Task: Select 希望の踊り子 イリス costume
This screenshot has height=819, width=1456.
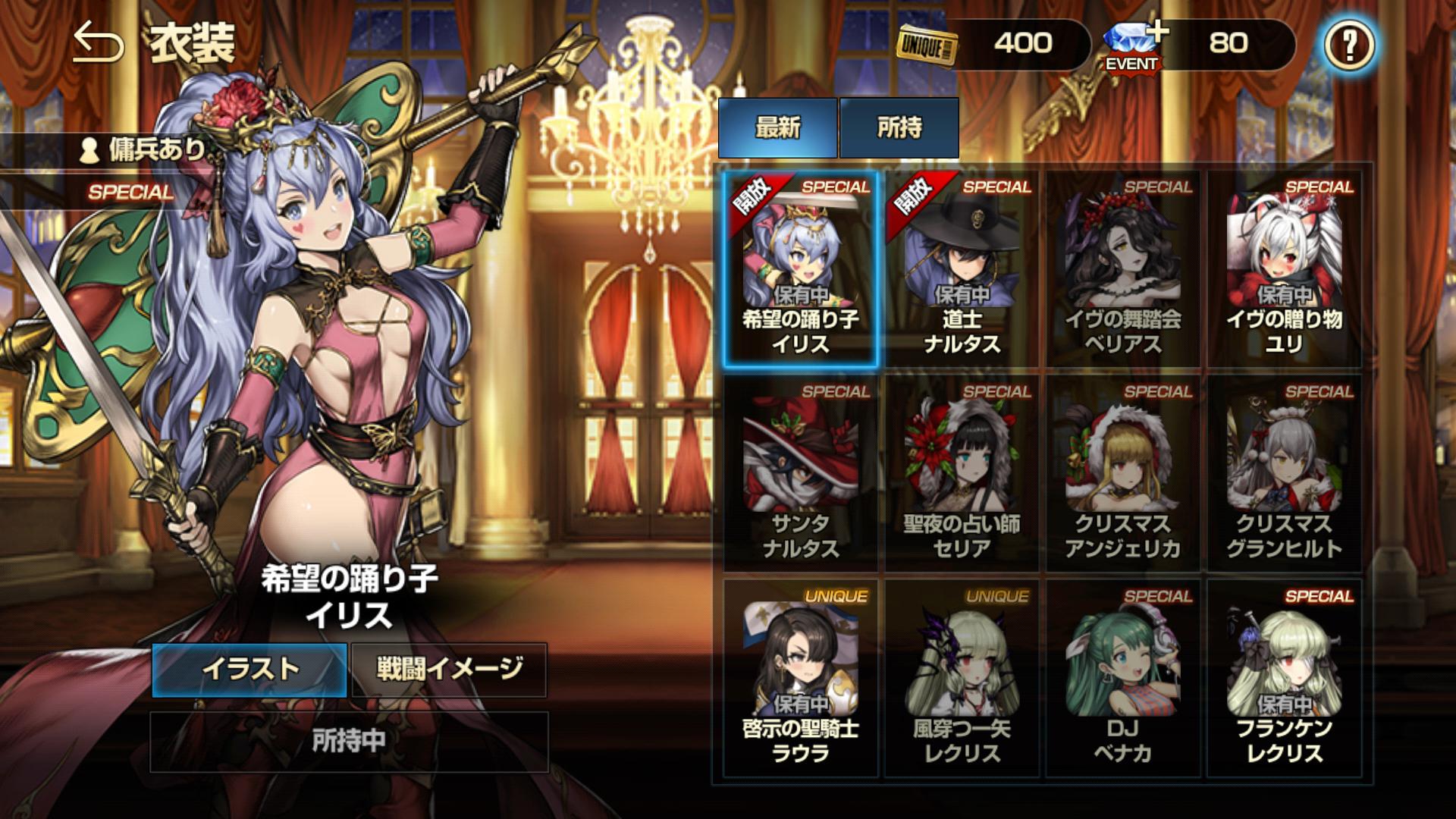Action: coord(800,269)
